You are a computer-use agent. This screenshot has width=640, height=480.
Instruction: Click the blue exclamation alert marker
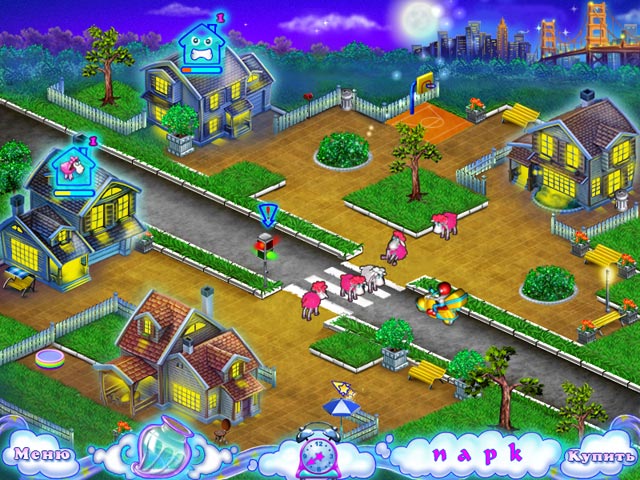pos(267,214)
